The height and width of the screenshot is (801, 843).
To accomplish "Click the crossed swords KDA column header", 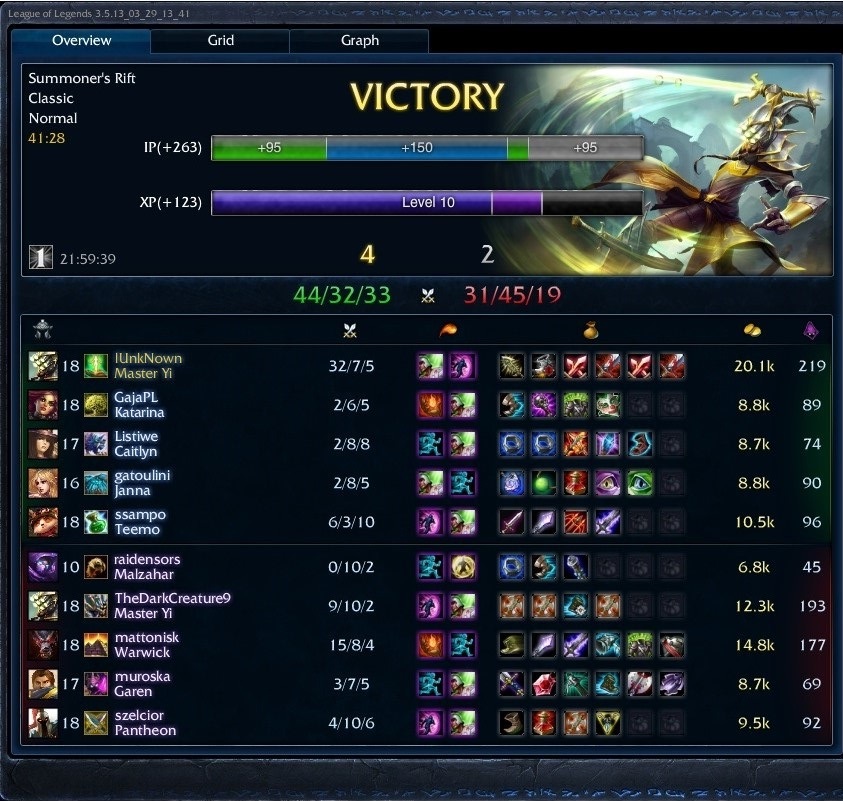I will tap(349, 331).
